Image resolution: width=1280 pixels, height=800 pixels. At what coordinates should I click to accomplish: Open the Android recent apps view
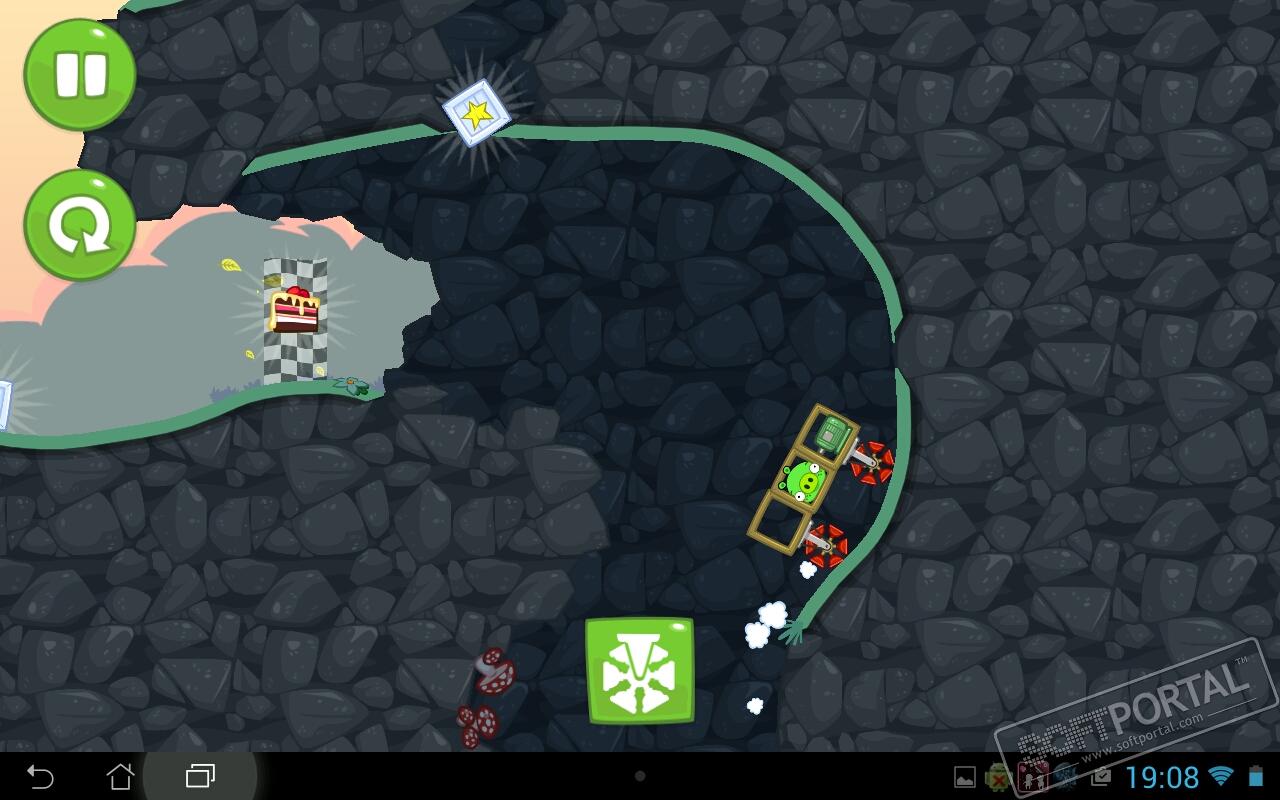coord(201,776)
